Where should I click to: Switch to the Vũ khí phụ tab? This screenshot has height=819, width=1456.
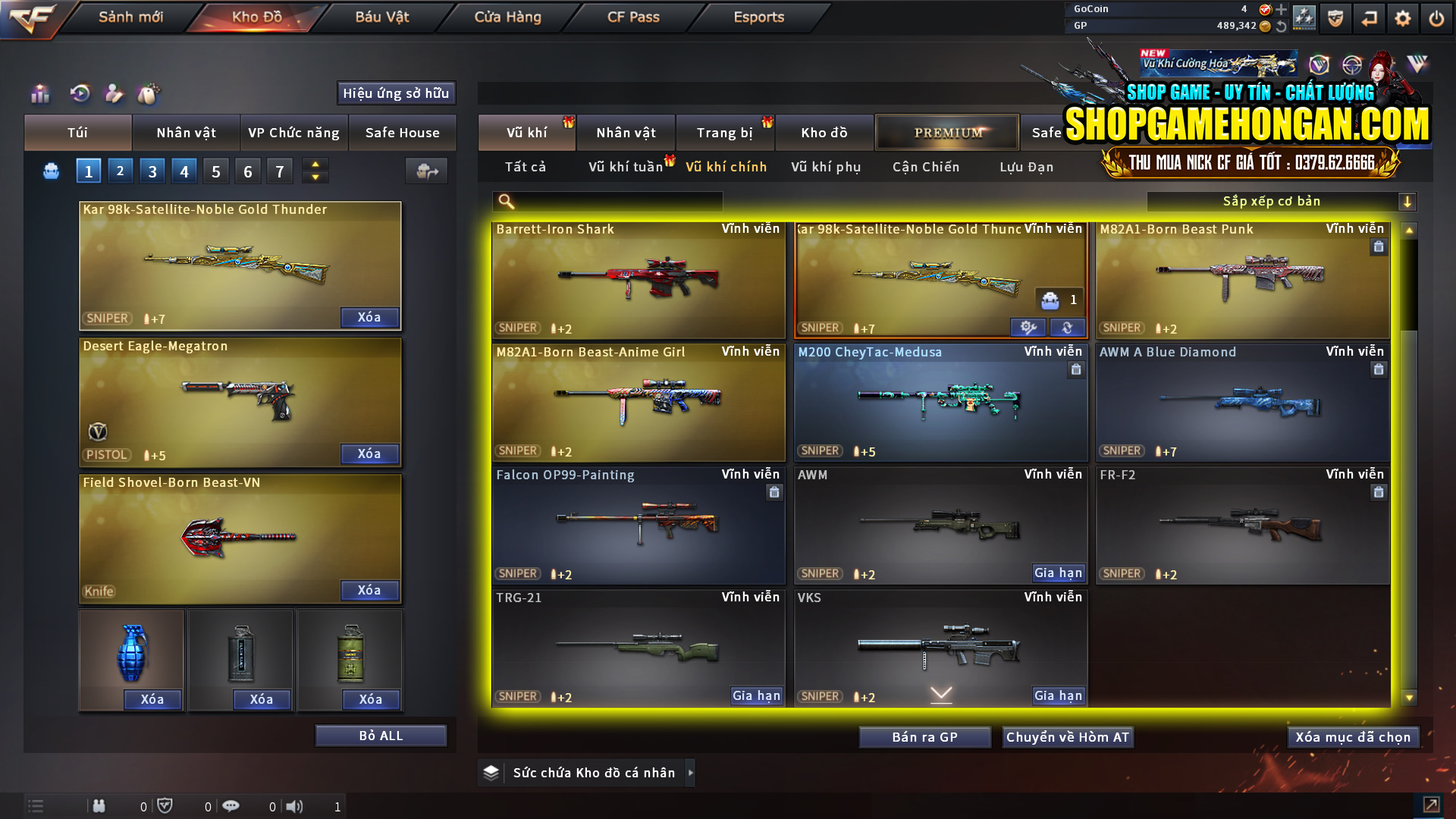829,167
